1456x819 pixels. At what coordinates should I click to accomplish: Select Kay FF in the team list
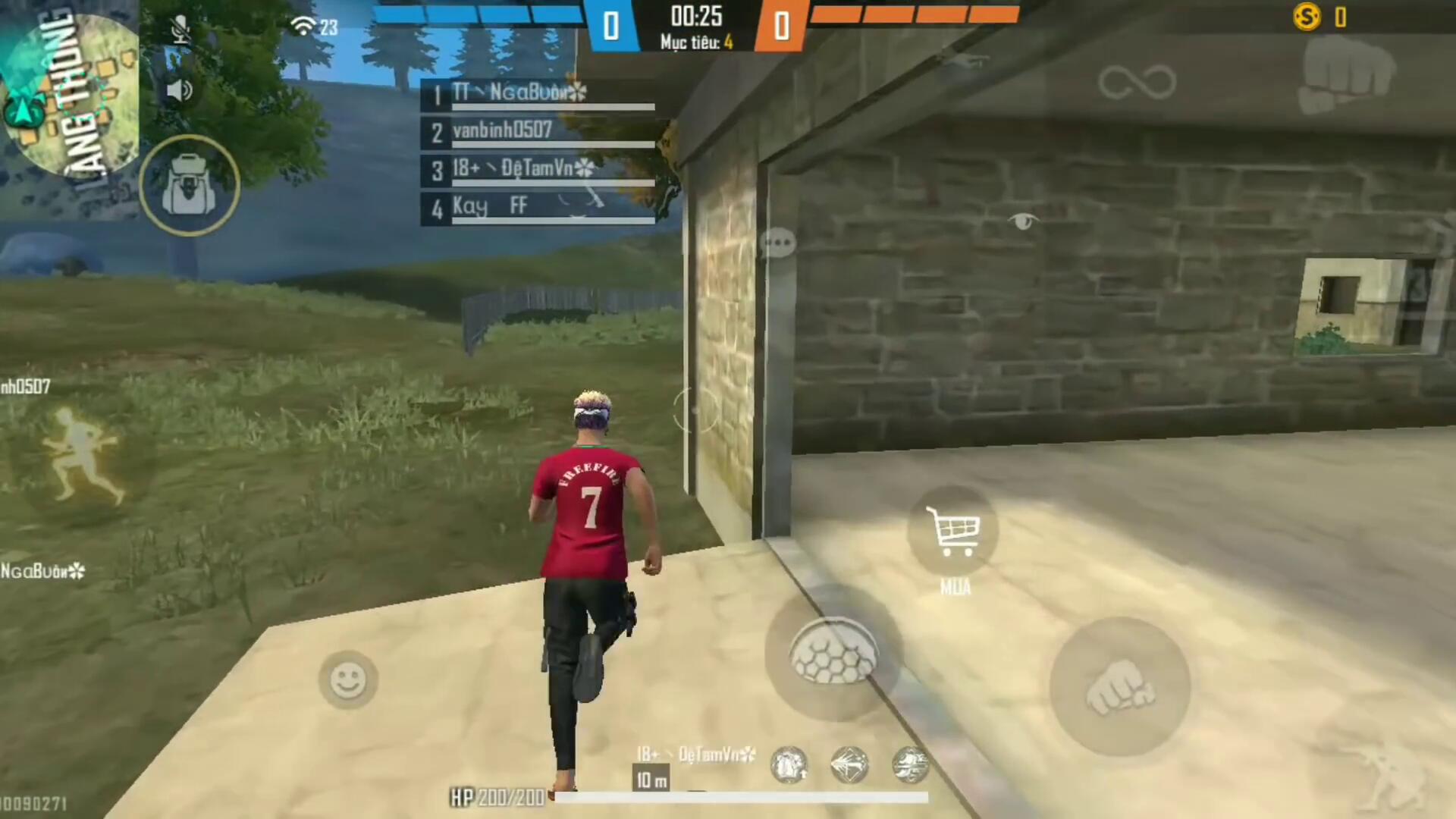point(538,207)
